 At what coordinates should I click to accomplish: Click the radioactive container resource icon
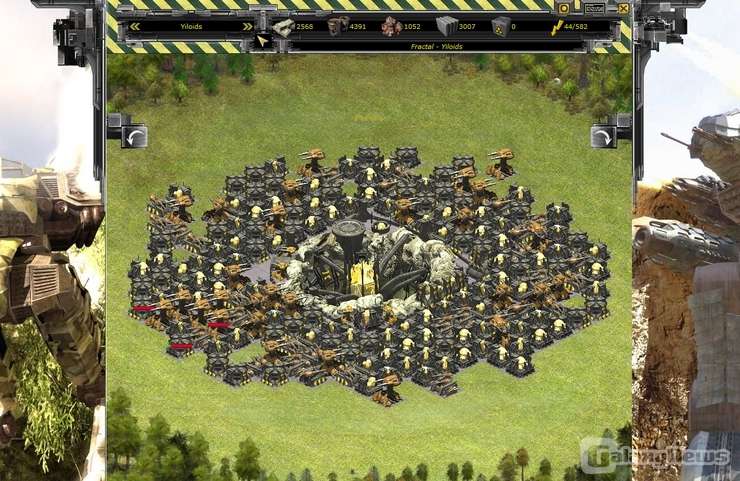pyautogui.click(x=498, y=27)
